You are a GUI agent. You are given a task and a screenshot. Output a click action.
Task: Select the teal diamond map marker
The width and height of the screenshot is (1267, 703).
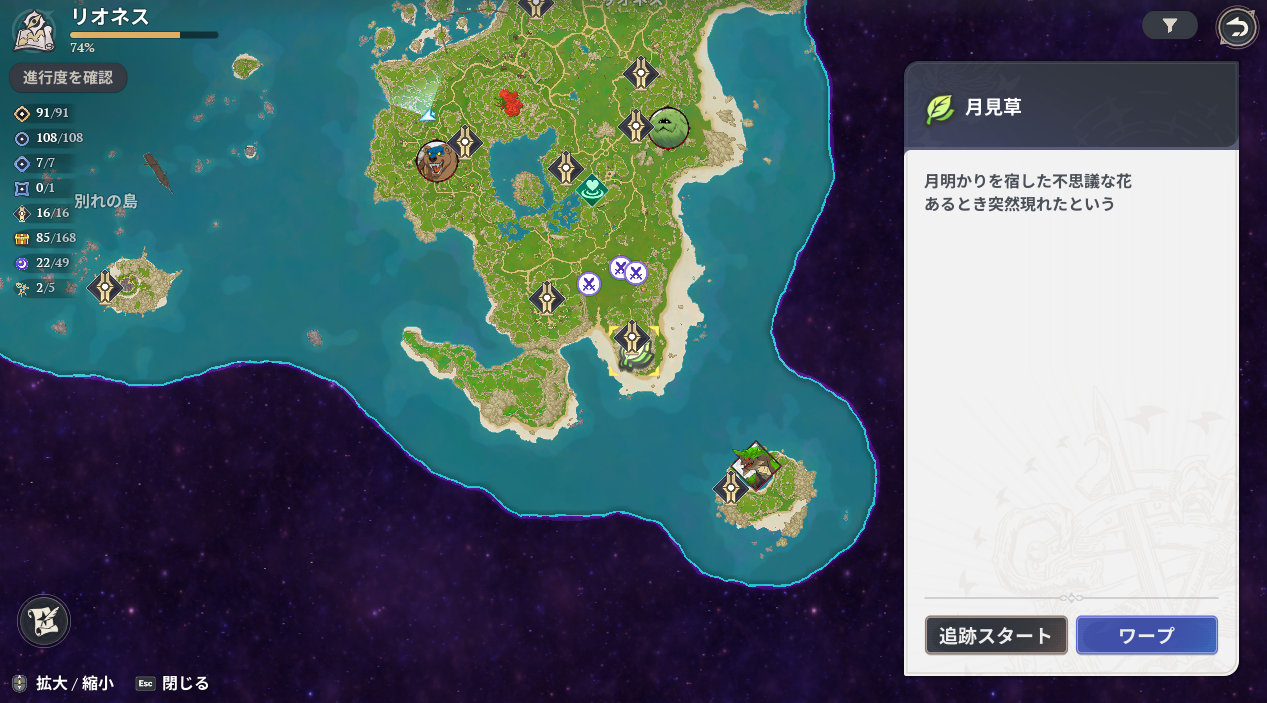tap(592, 189)
